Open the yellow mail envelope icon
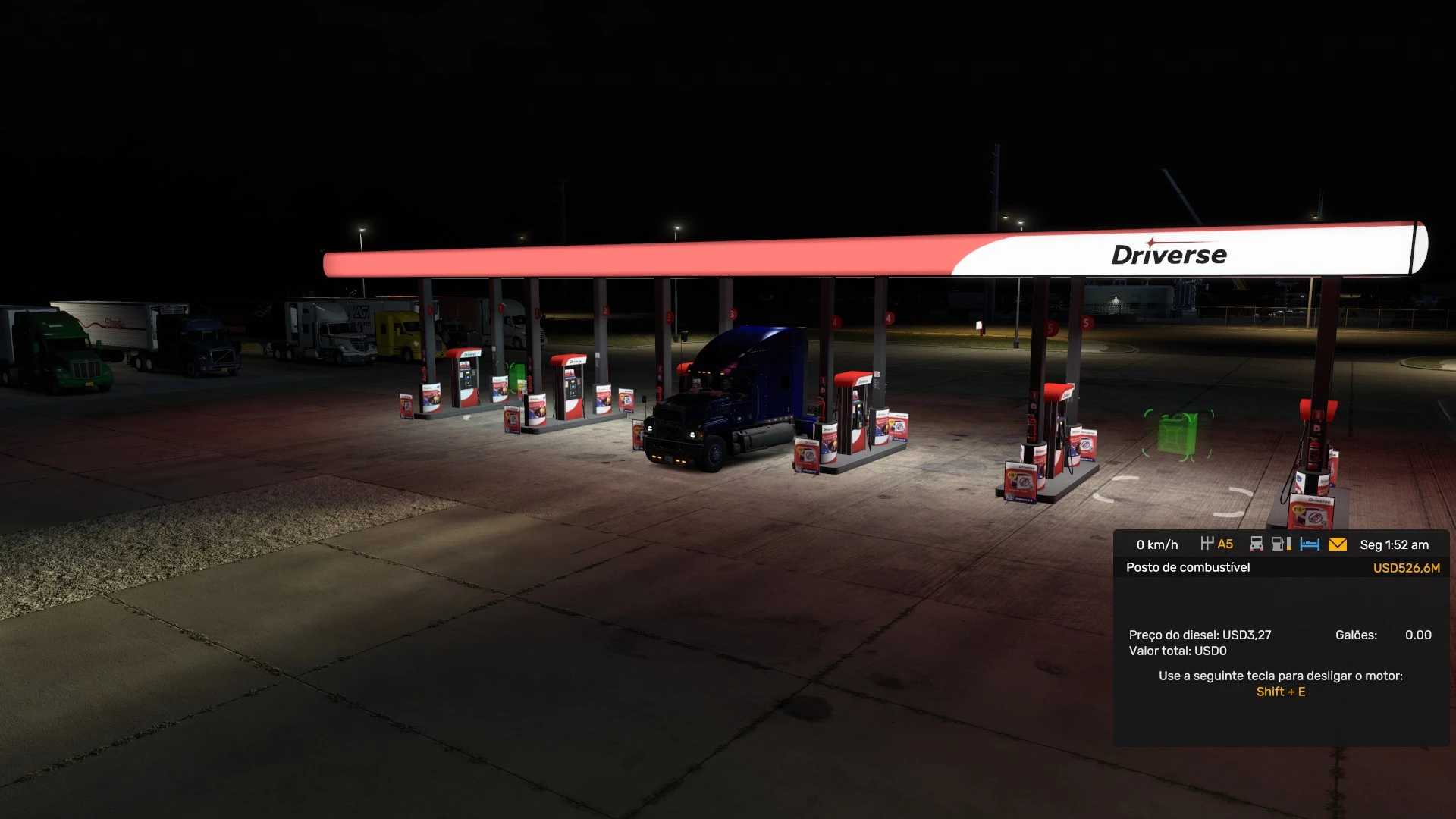1456x819 pixels. [1338, 544]
